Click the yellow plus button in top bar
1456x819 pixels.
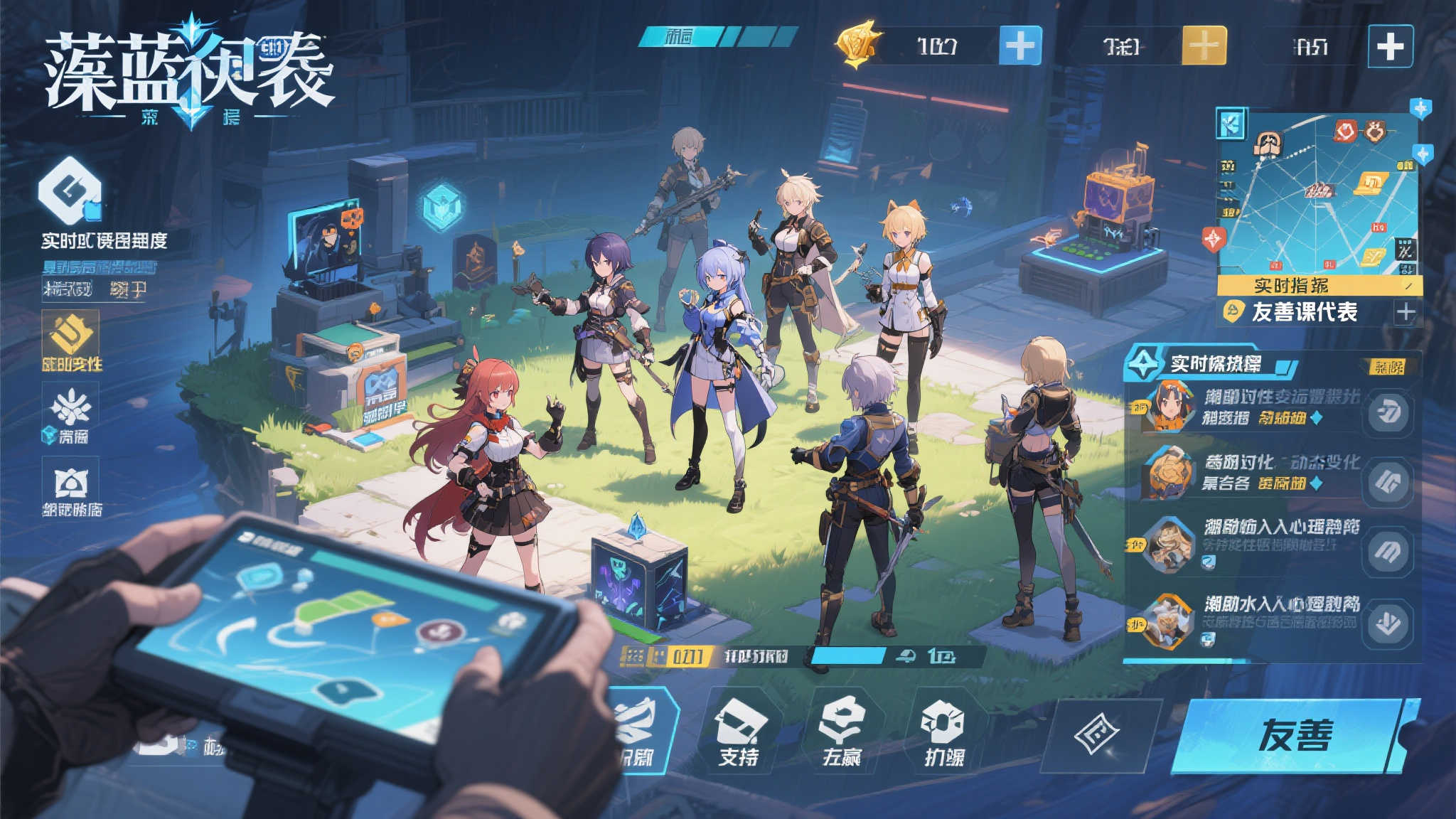coord(1204,46)
